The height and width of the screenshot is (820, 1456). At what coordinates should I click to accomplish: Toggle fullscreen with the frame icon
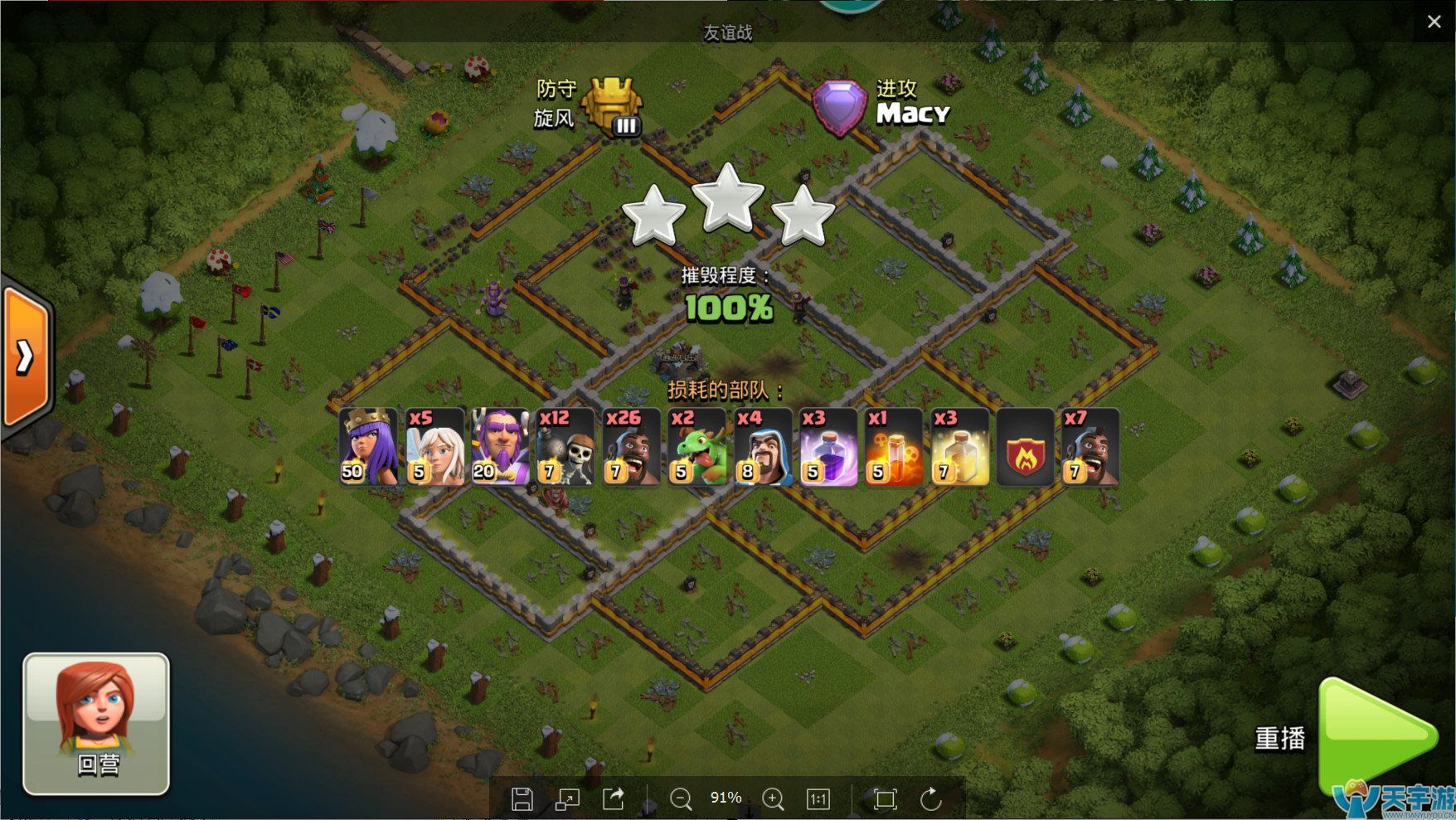click(x=885, y=798)
